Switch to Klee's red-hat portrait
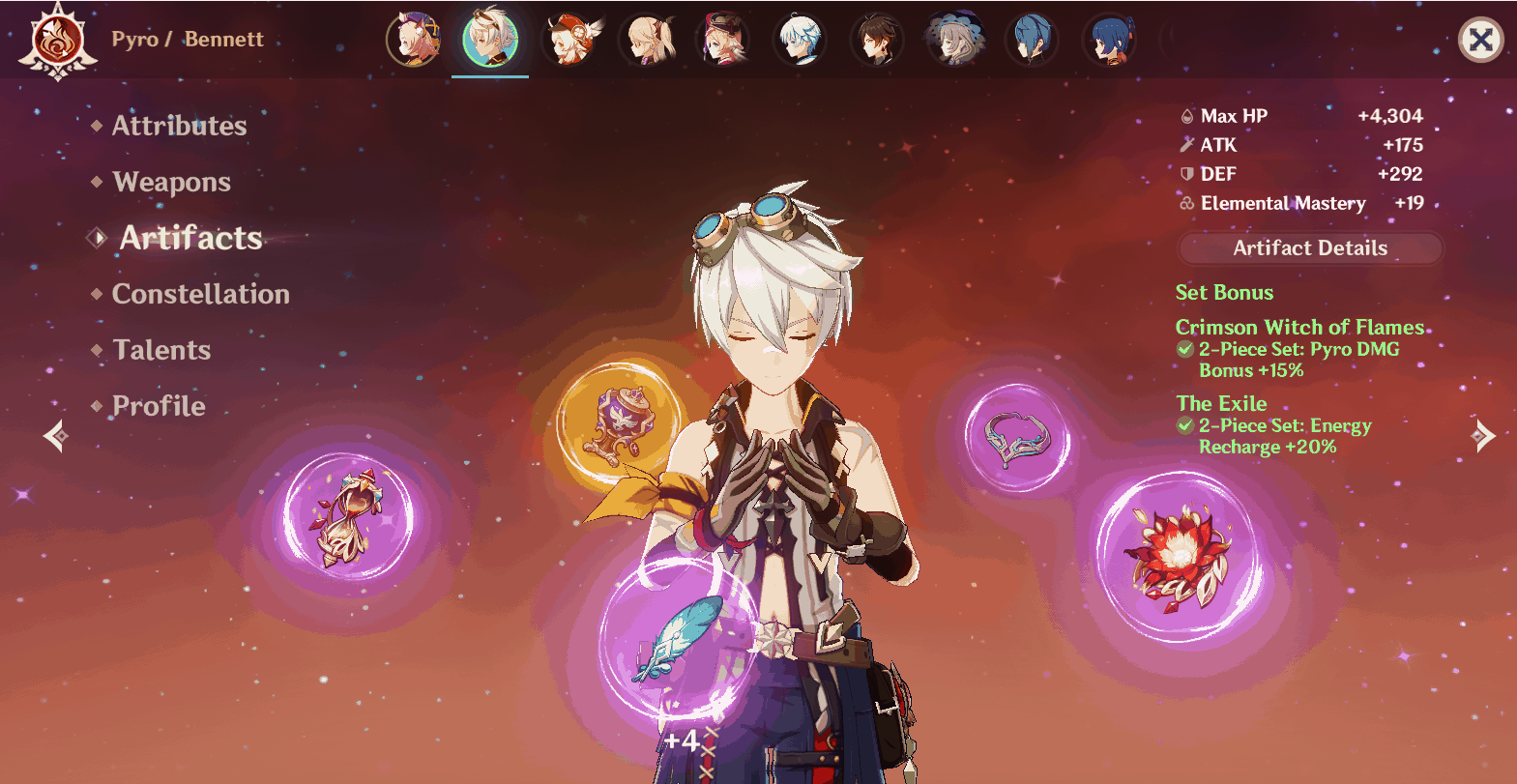 [x=569, y=41]
